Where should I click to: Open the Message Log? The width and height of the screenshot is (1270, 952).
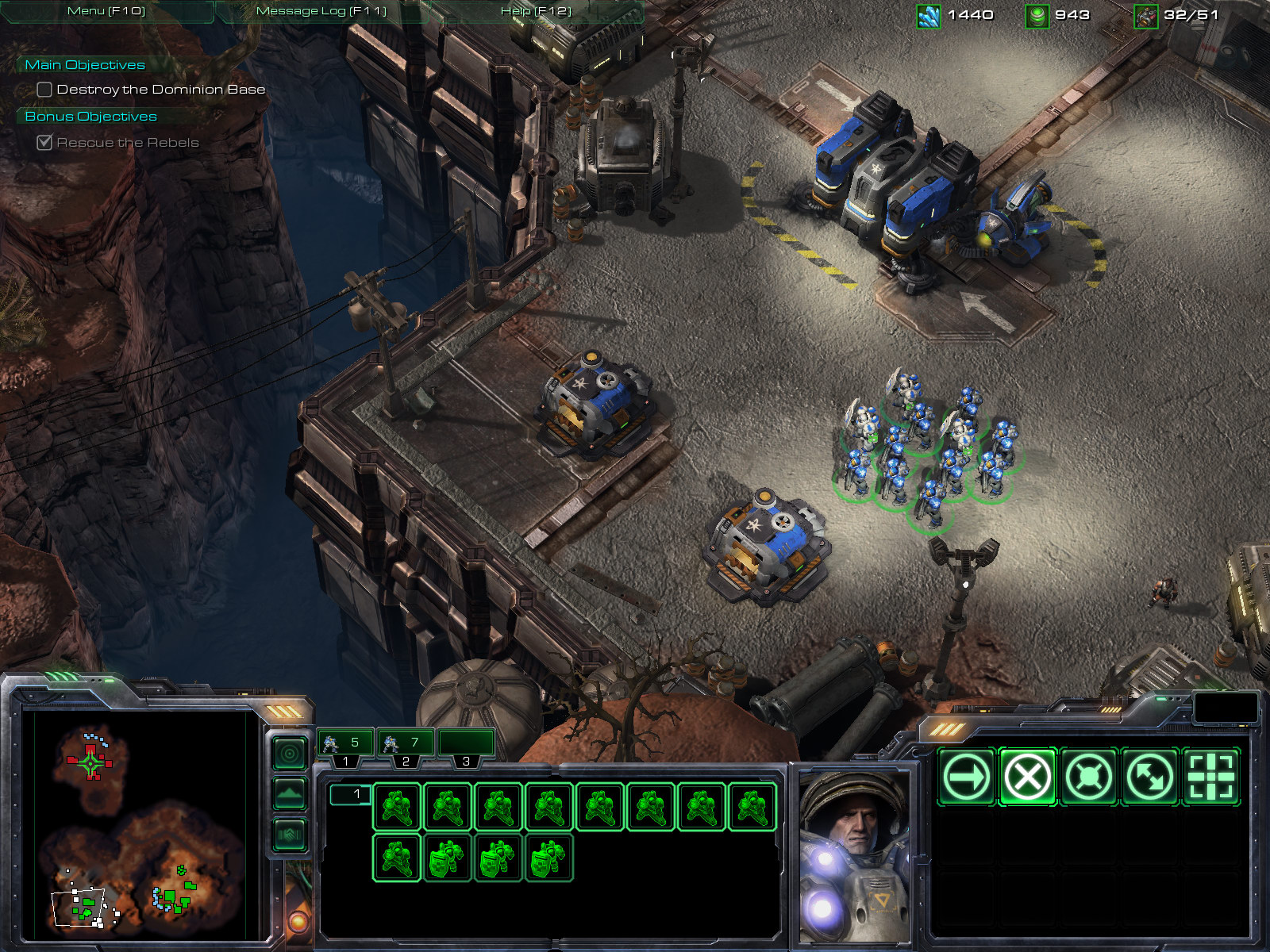click(321, 11)
